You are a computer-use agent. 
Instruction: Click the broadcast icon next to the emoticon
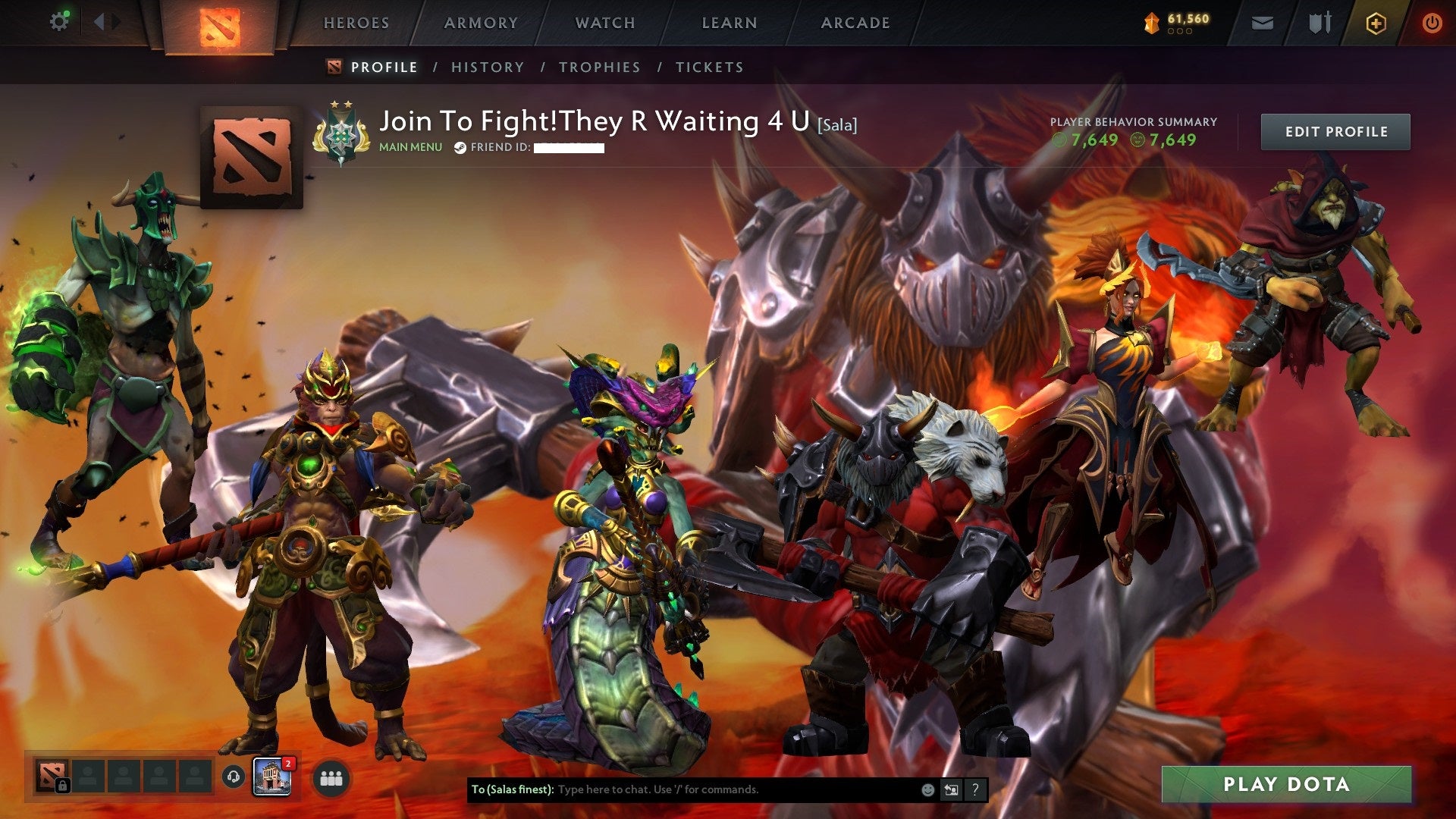click(950, 789)
